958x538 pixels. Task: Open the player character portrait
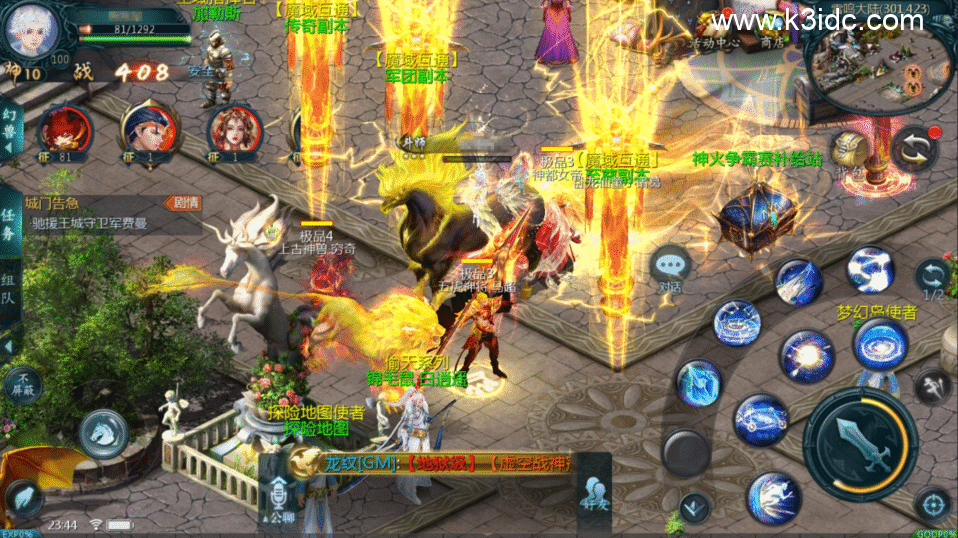coord(29,30)
